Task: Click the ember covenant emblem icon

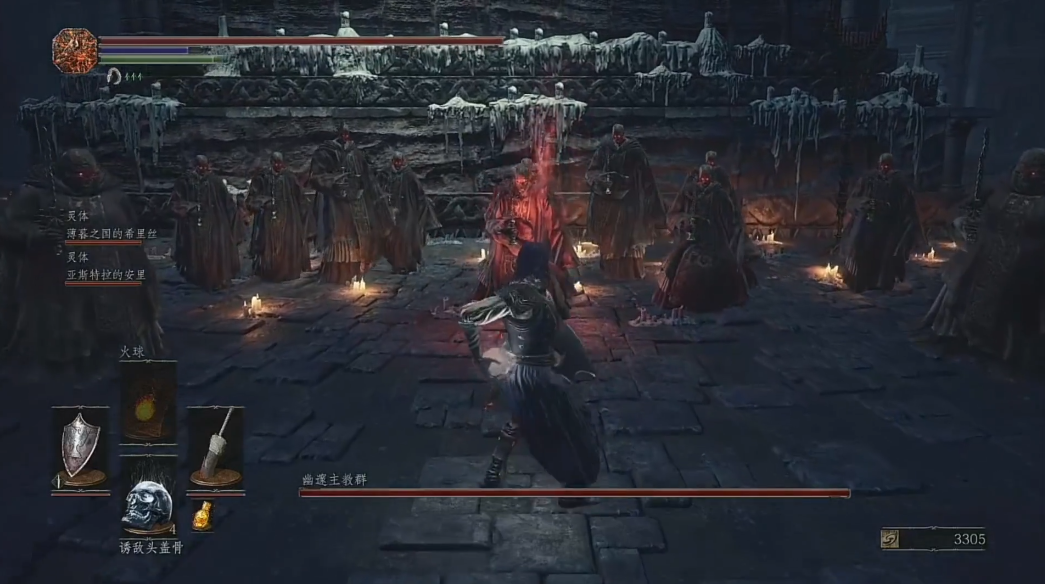Action: tap(75, 50)
